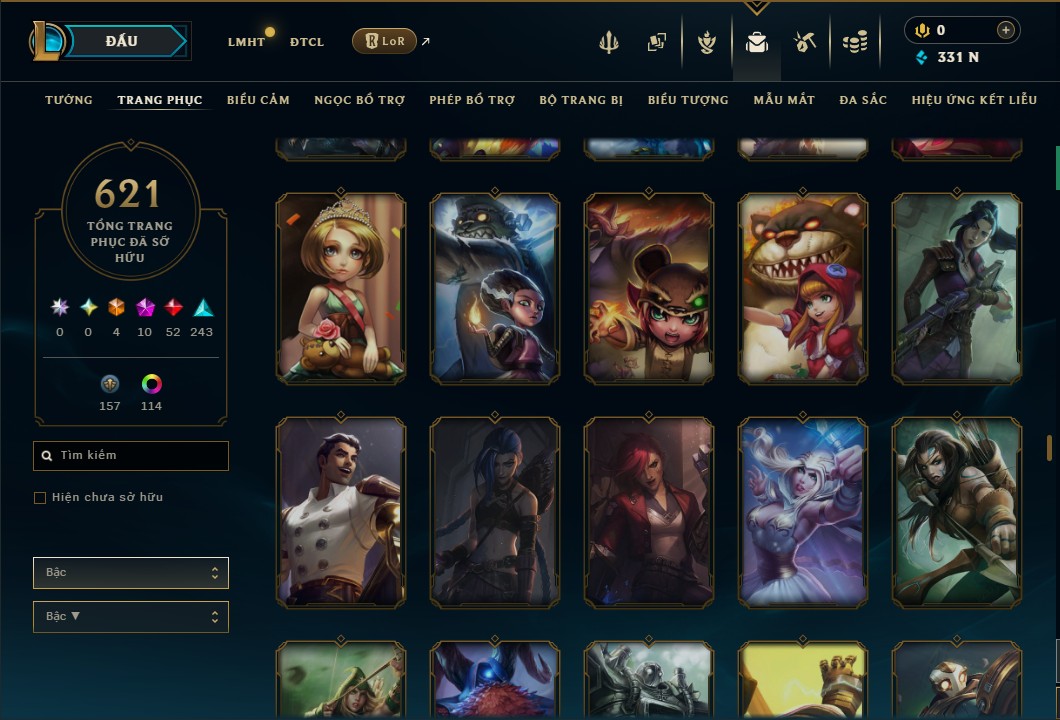Open the store coin-stack icon

tap(854, 42)
